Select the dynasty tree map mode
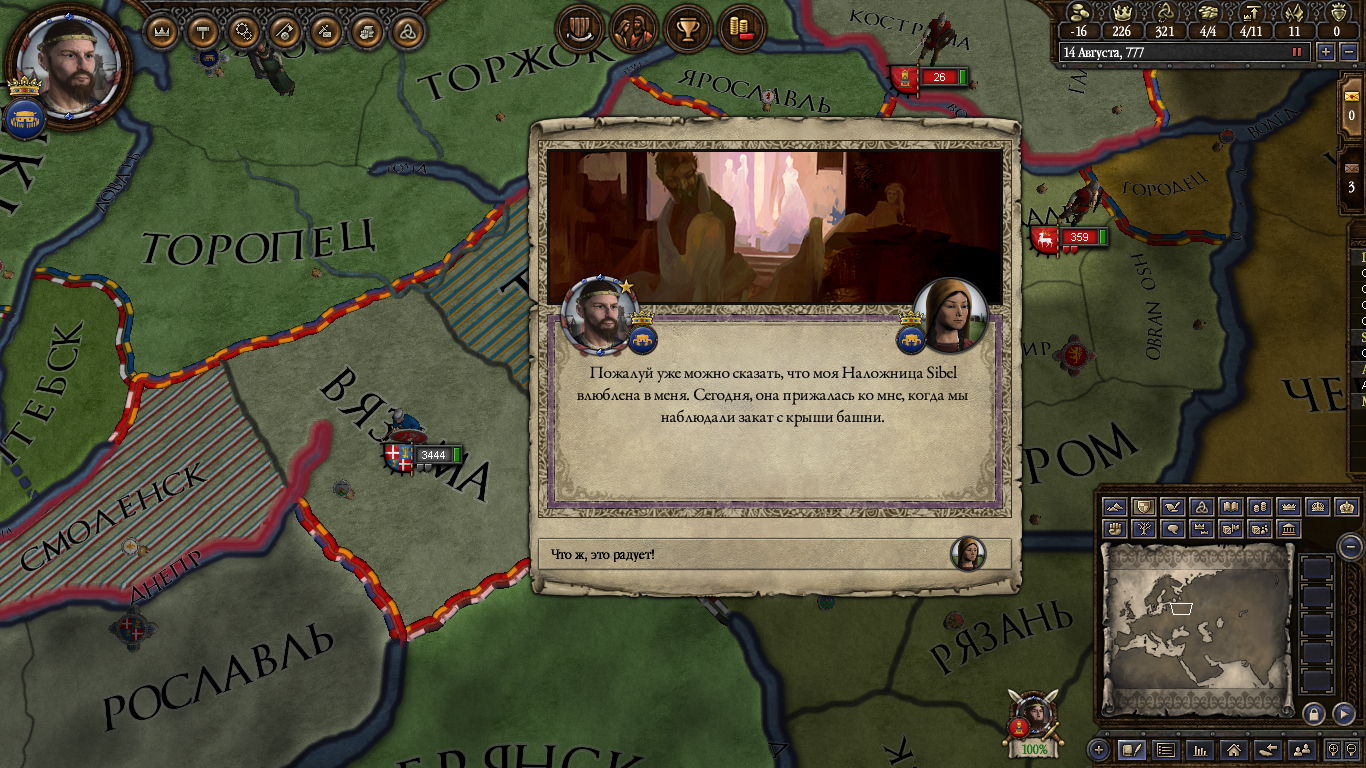This screenshot has height=768, width=1366. click(x=1144, y=529)
